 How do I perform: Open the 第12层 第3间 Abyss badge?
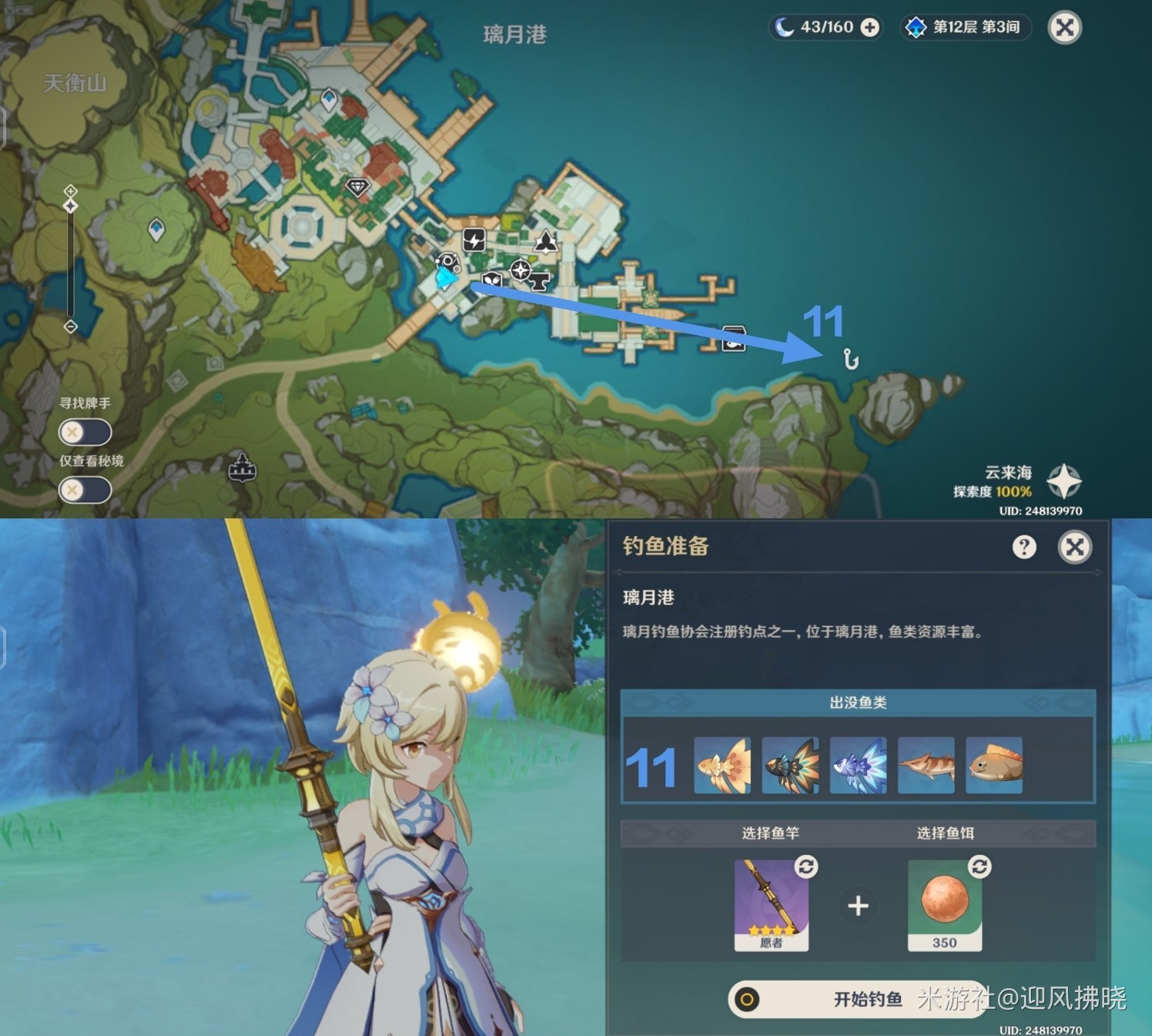966,28
